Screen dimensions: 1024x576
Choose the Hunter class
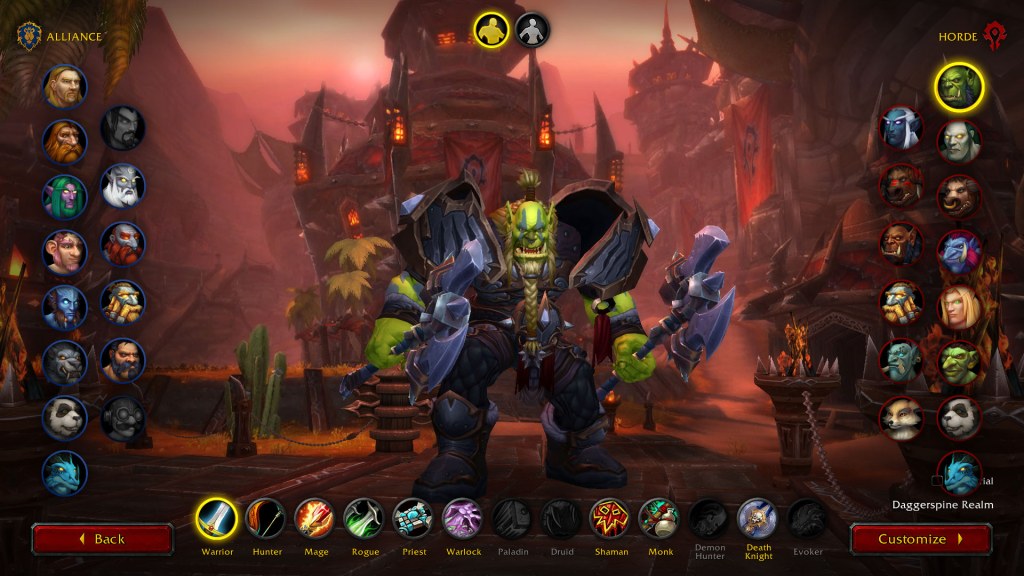click(x=266, y=519)
